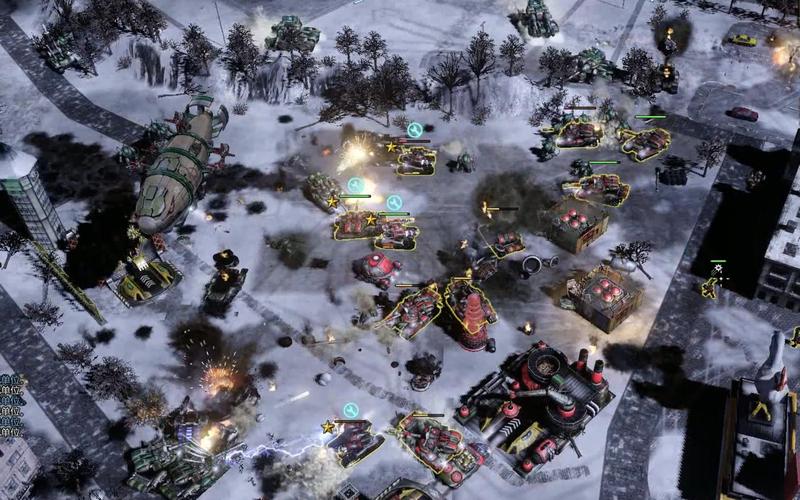Select the starred tank beside the lightning arc
800x500 pixels.
353,441
